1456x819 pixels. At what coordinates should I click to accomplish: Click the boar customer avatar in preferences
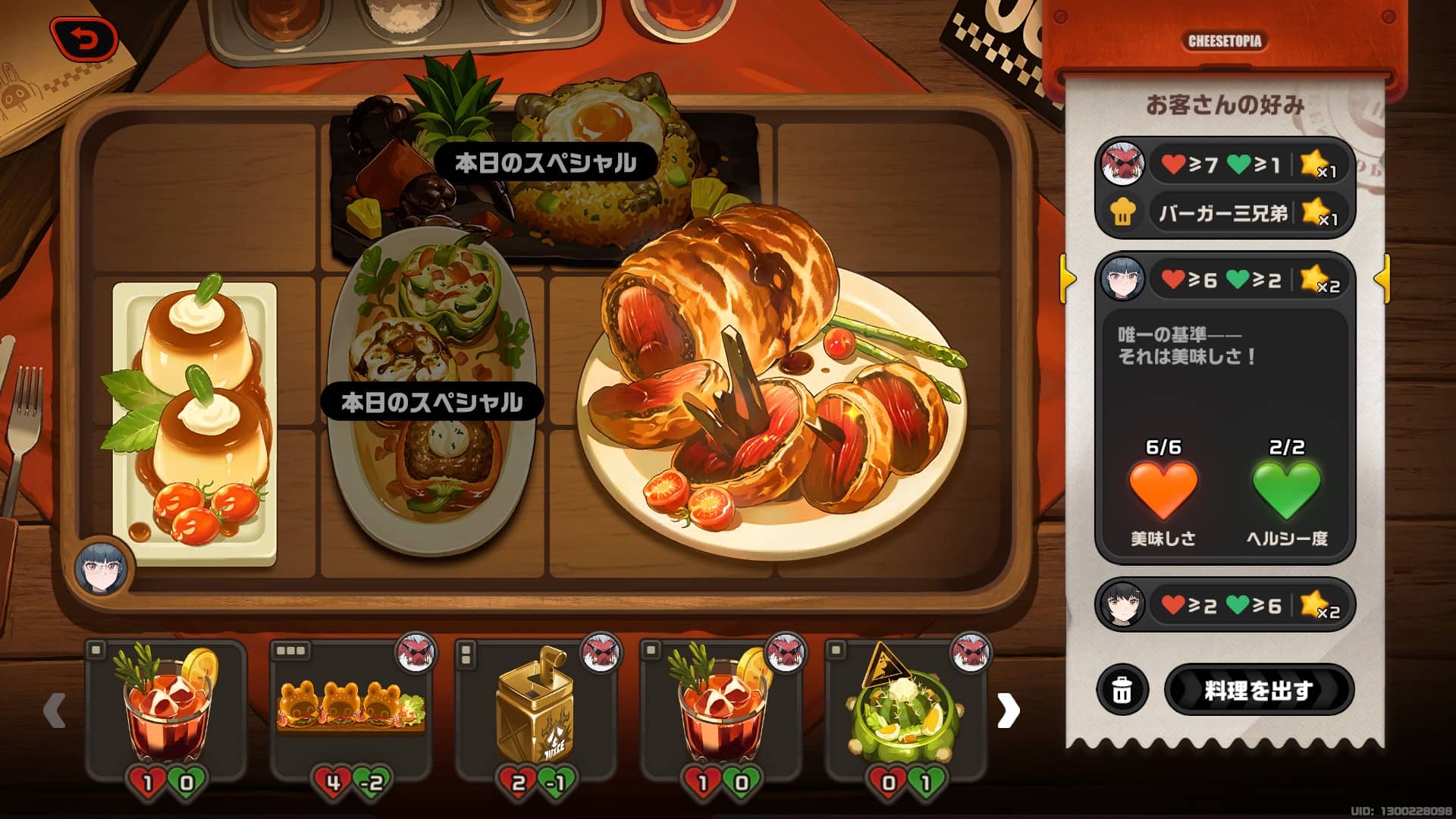[x=1125, y=165]
